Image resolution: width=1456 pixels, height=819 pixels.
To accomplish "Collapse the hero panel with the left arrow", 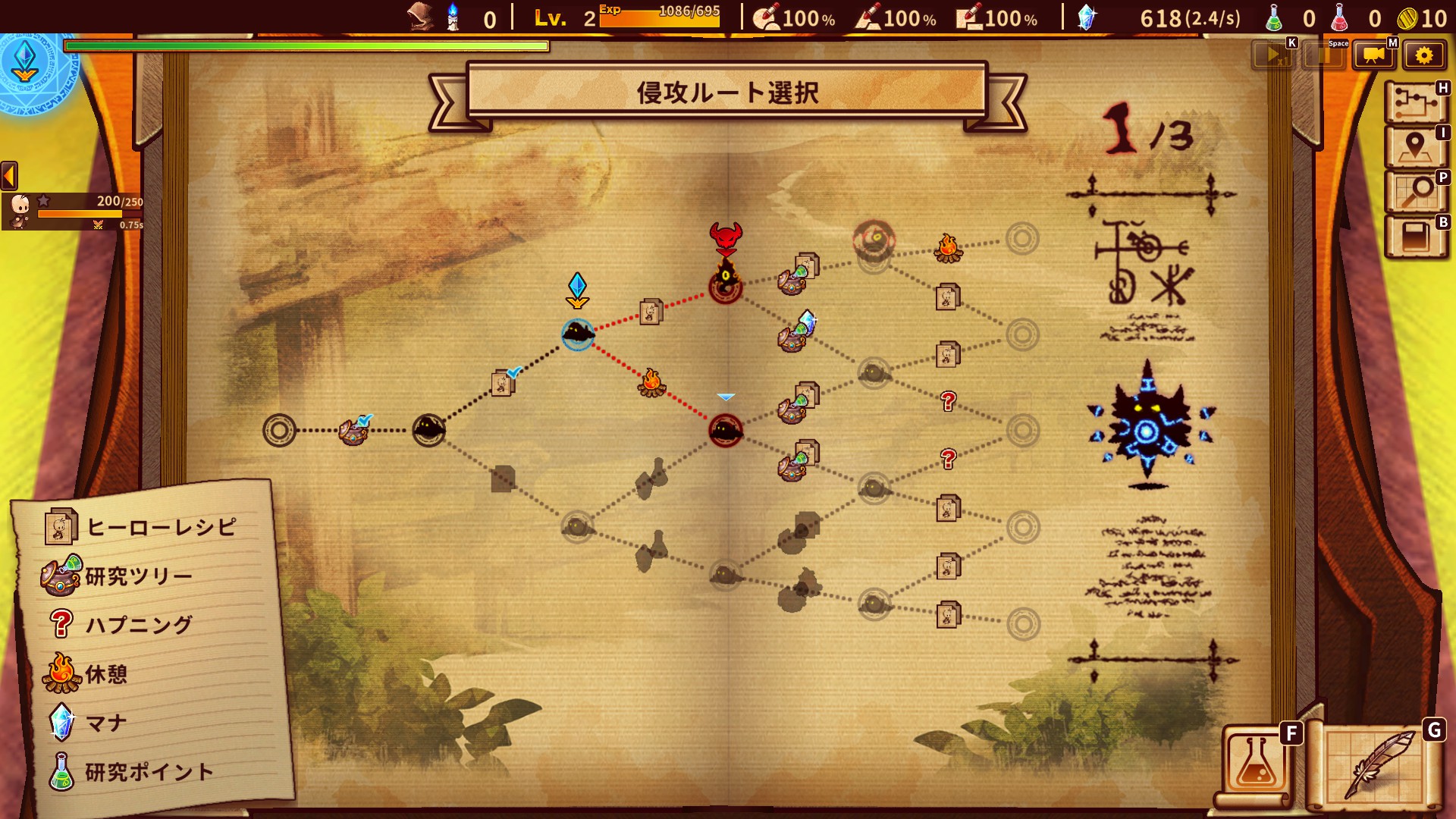I will point(9,176).
